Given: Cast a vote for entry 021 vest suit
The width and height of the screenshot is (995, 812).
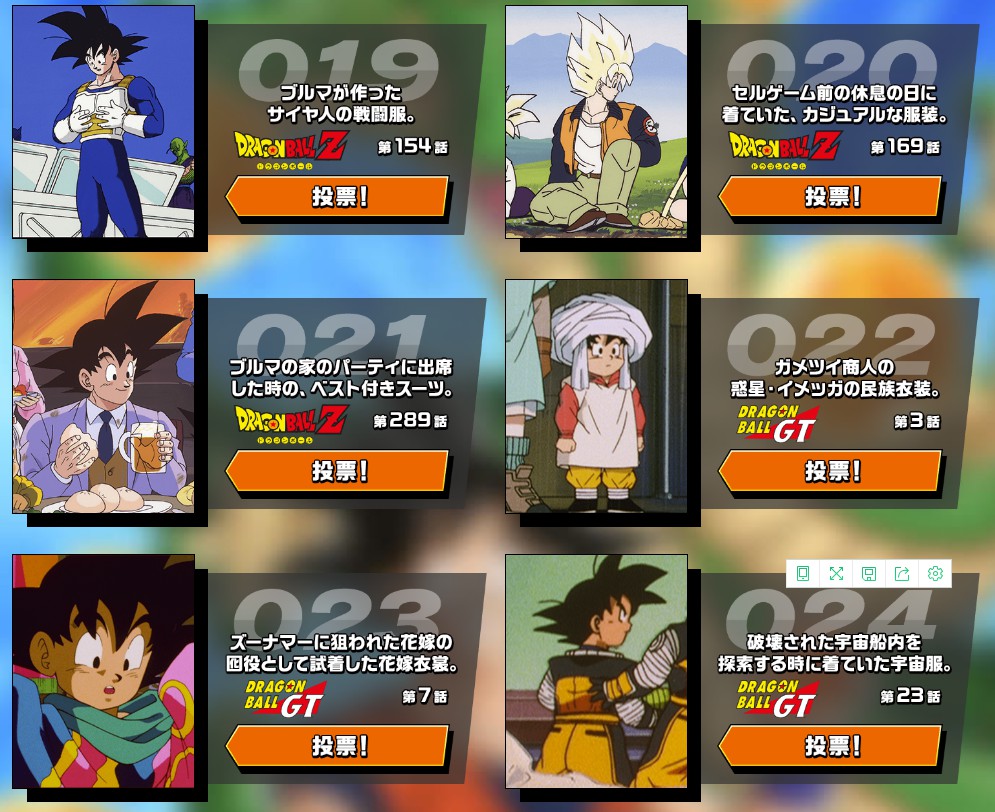Looking at the screenshot, I should 338,471.
